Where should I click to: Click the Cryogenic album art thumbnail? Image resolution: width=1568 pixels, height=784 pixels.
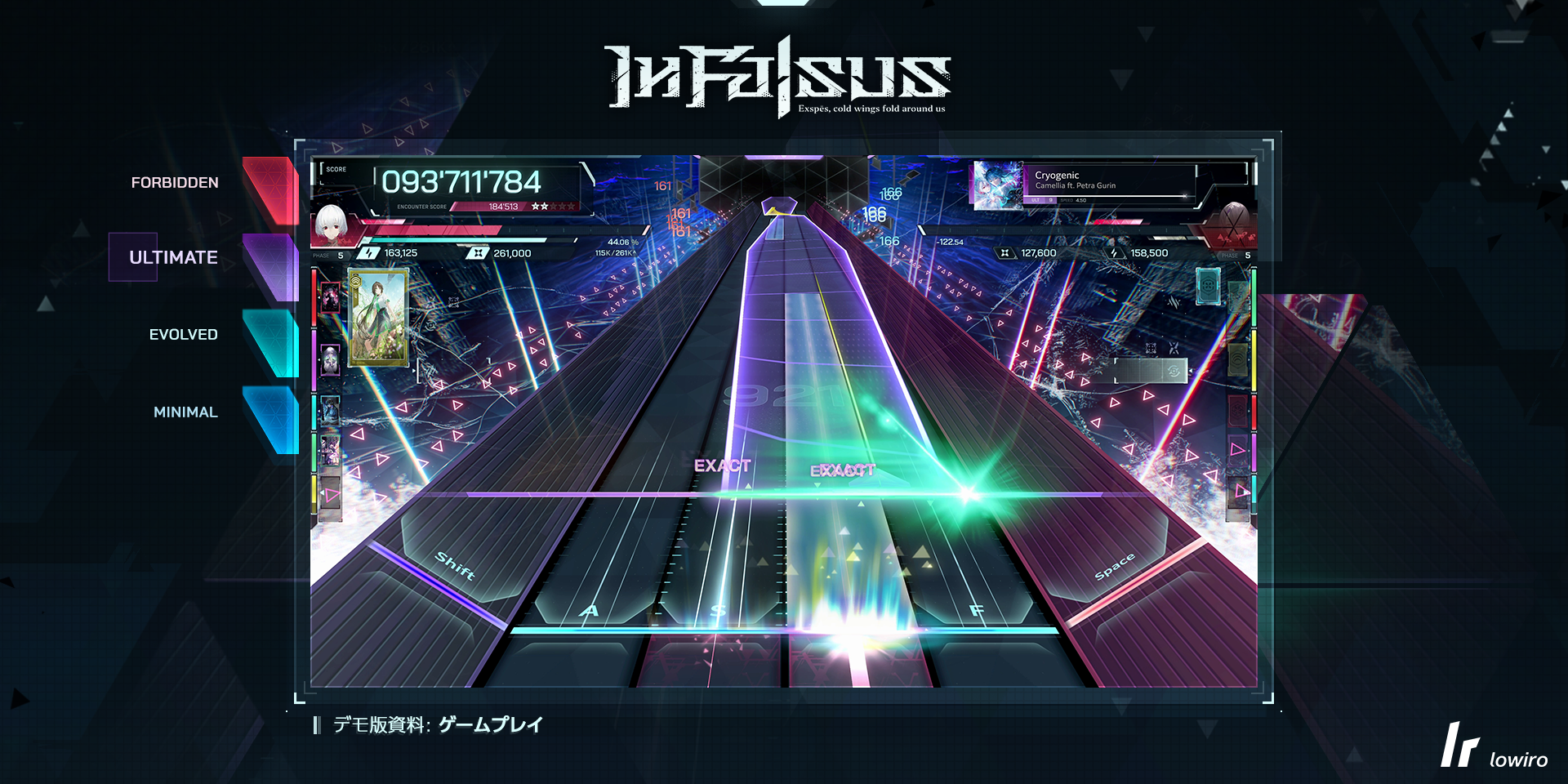(1000, 185)
